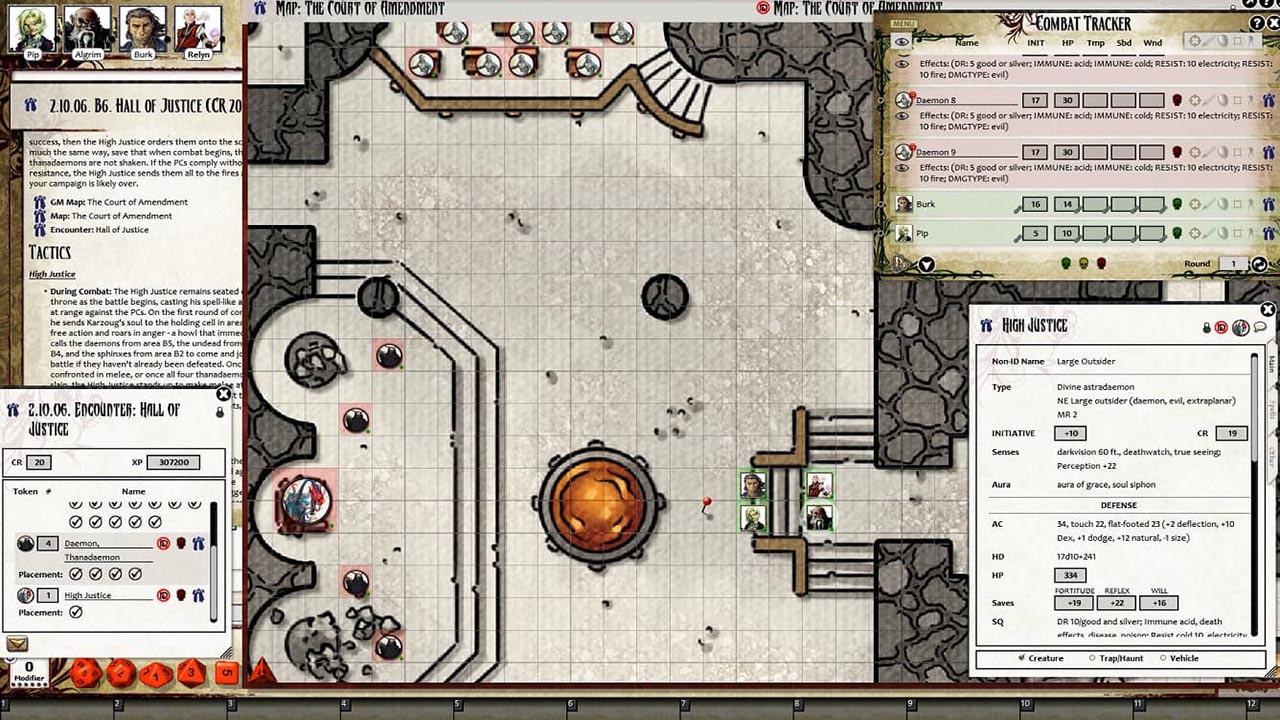Screen dimensions: 1280x720
Task: Check a Placement checkbox for the Thanadaemon
Action: tap(76, 573)
